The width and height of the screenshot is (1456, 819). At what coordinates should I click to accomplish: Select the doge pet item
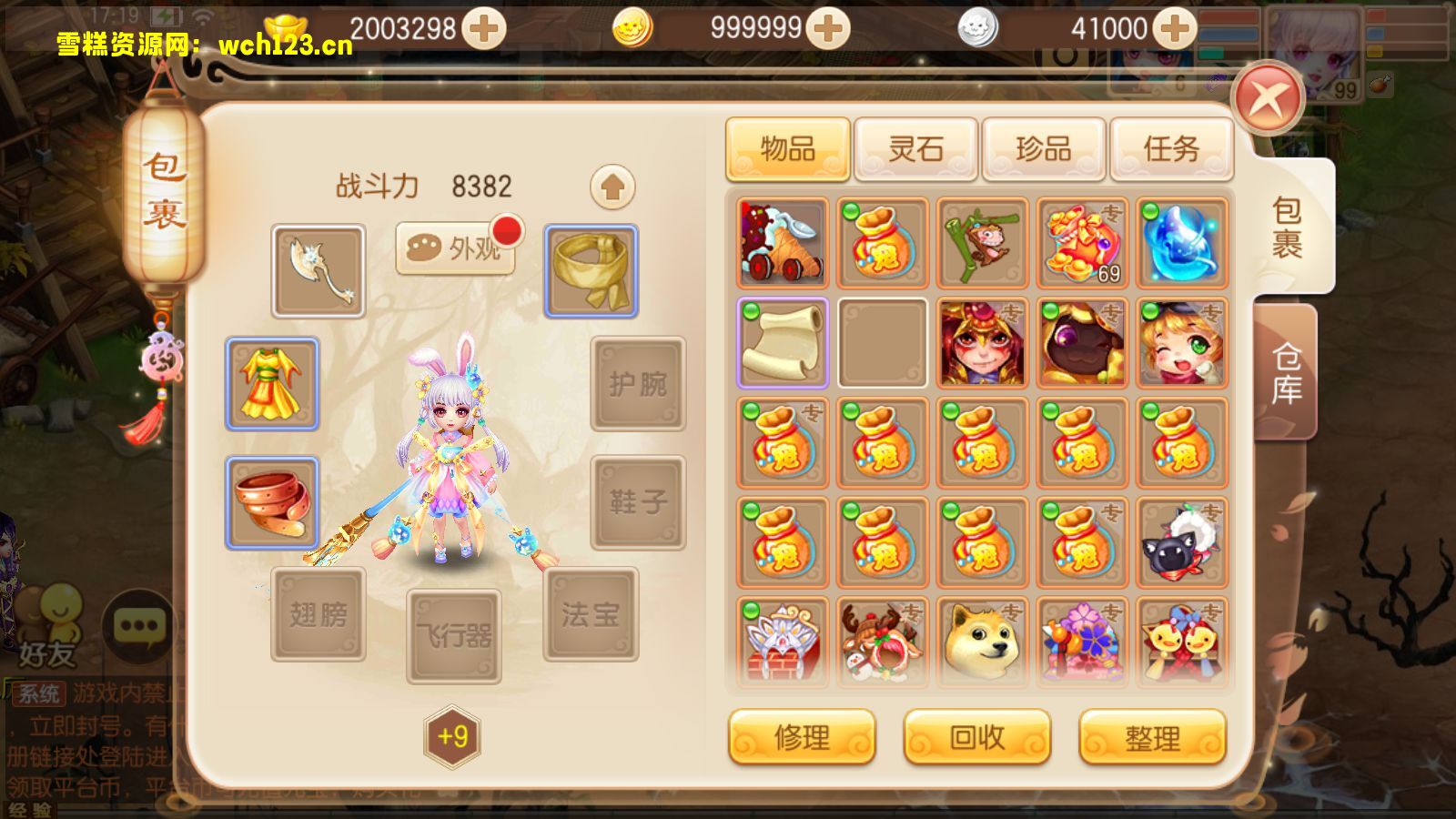tap(982, 641)
